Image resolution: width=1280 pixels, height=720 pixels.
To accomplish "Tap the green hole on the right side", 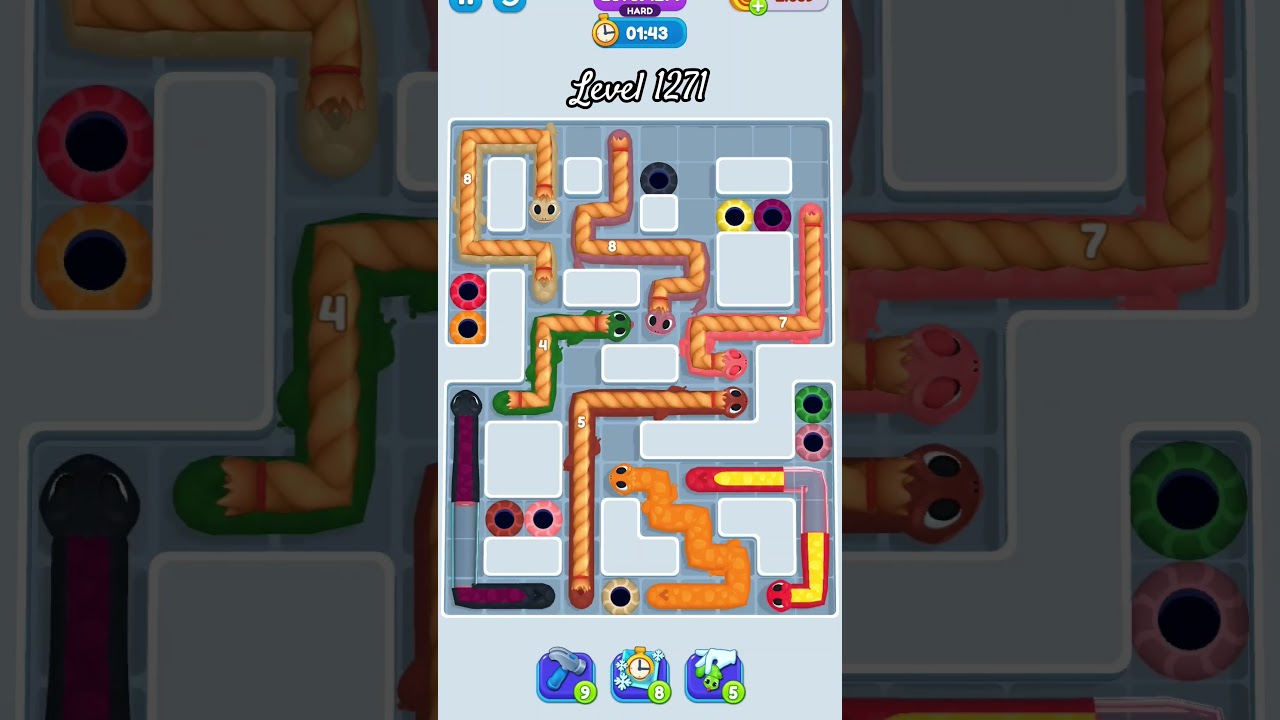I will pos(810,403).
